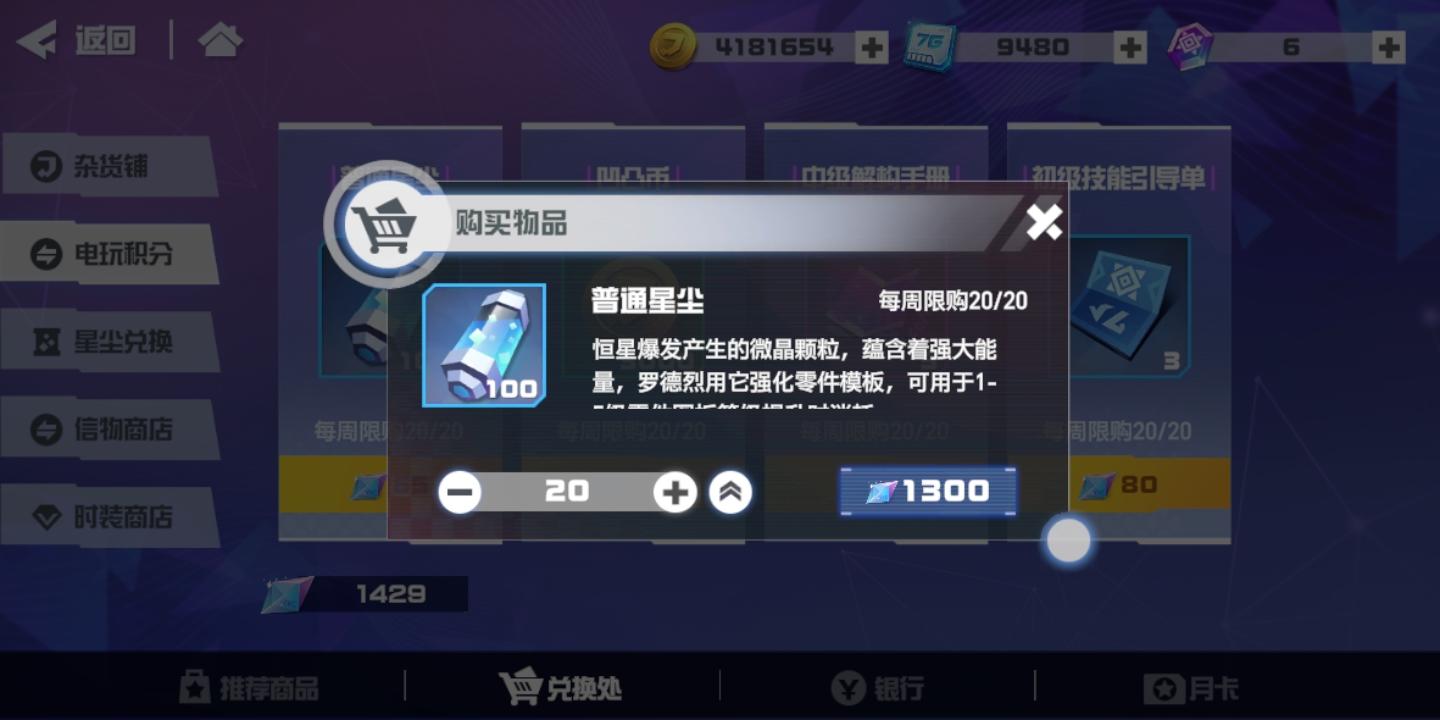The image size is (1440, 720).
Task: Close the 购买物品 dialog with the X
Action: point(1043,224)
